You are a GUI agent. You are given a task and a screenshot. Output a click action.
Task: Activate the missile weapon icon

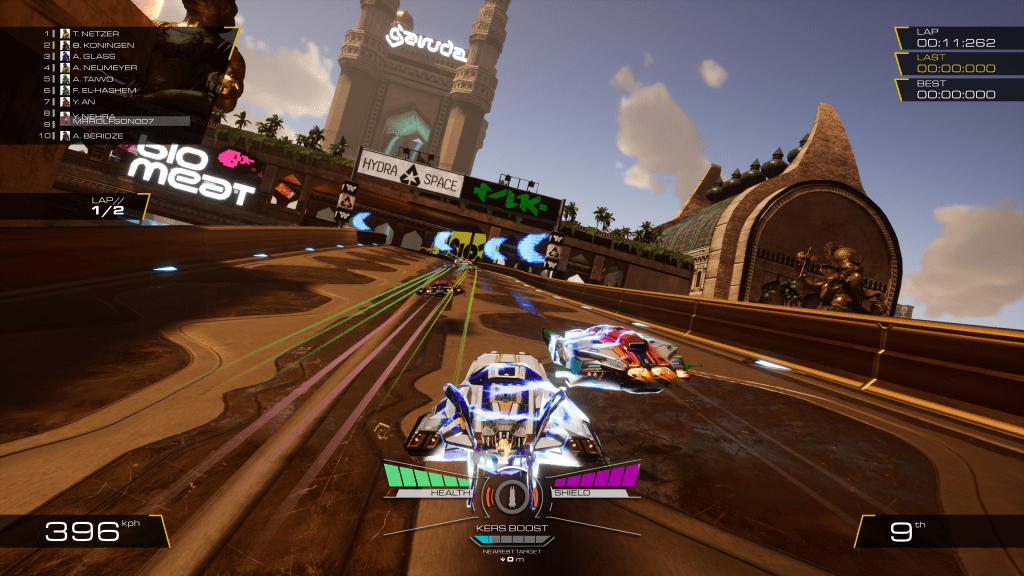pyautogui.click(x=511, y=495)
